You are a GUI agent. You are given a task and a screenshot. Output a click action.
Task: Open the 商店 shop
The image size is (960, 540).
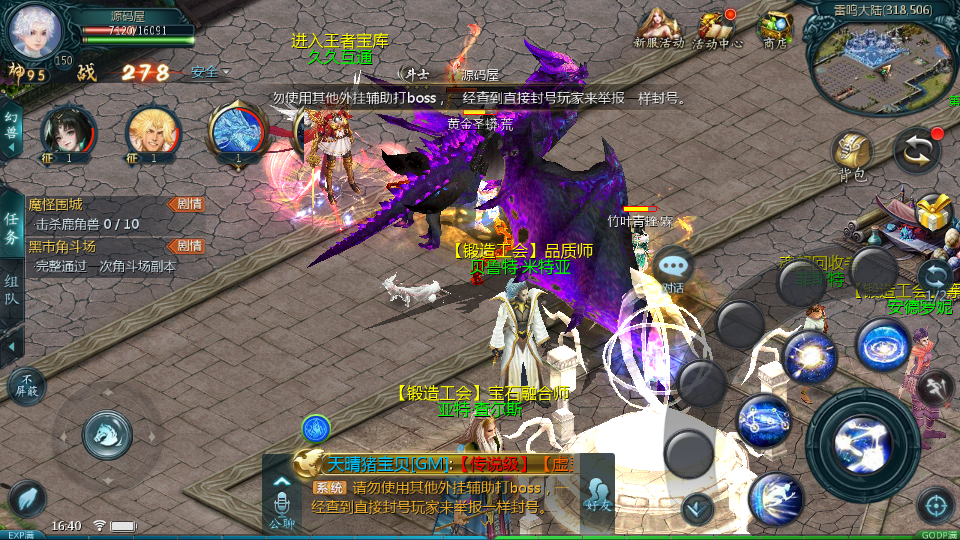coord(775,28)
